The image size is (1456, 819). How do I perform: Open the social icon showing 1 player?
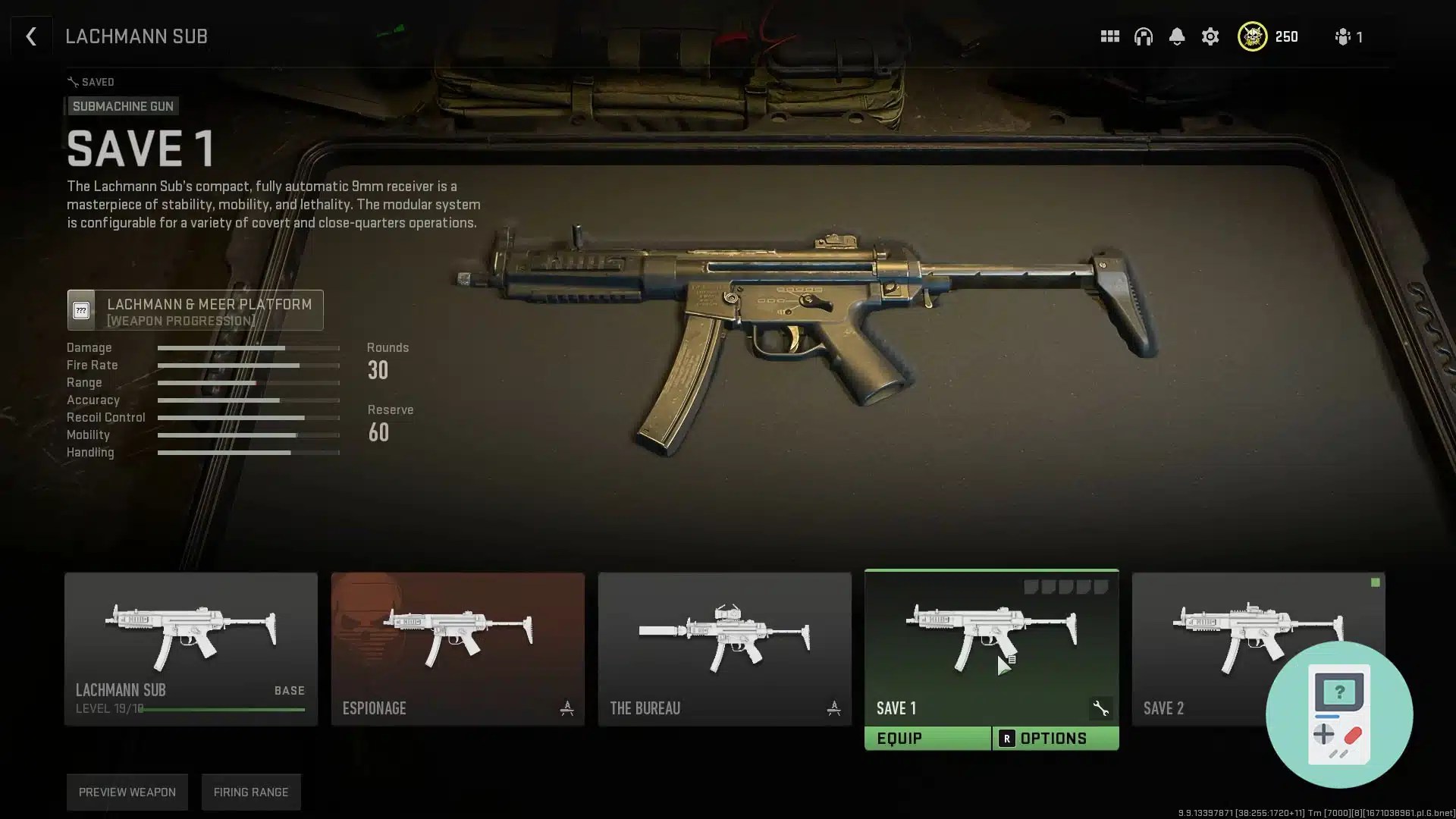tap(1342, 36)
